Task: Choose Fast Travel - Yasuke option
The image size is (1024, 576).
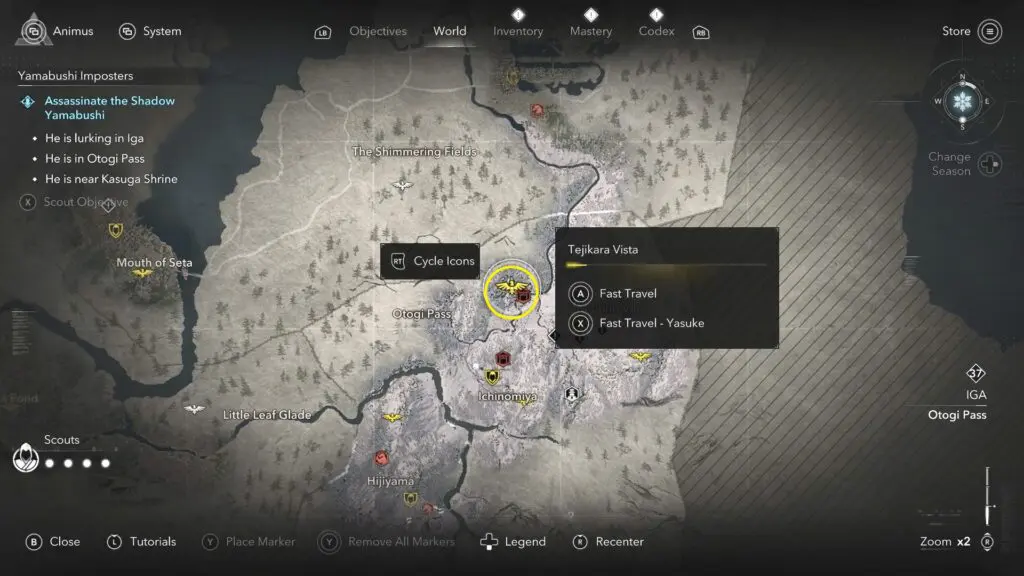Action: tap(651, 323)
